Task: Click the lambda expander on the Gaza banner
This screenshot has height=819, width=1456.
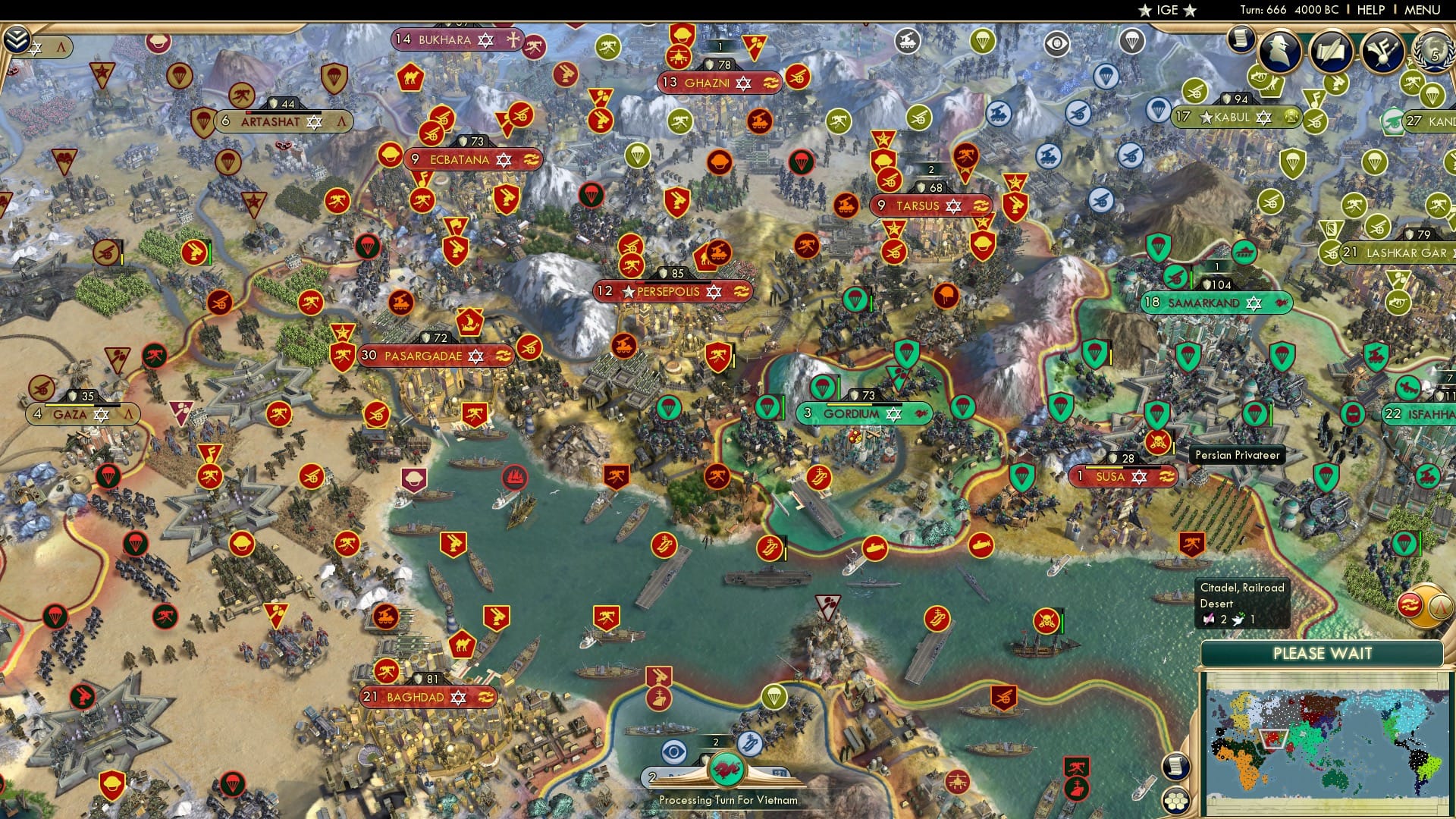Action: (x=129, y=414)
